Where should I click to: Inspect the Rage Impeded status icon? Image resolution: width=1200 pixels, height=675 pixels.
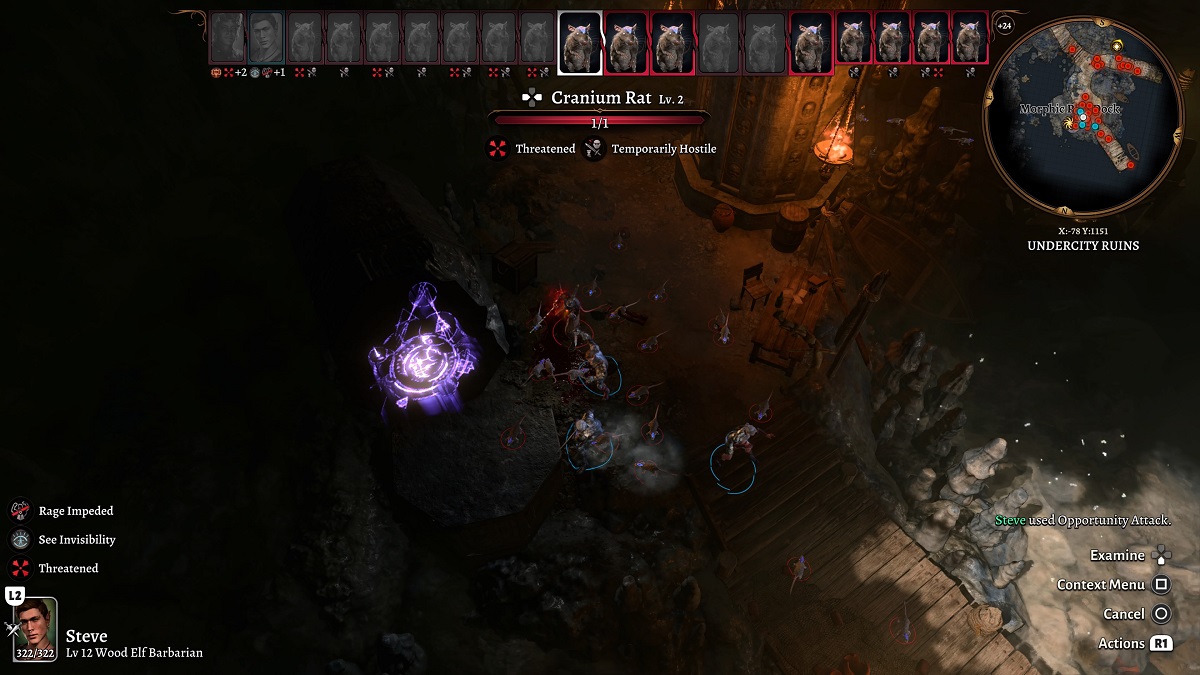(21, 511)
